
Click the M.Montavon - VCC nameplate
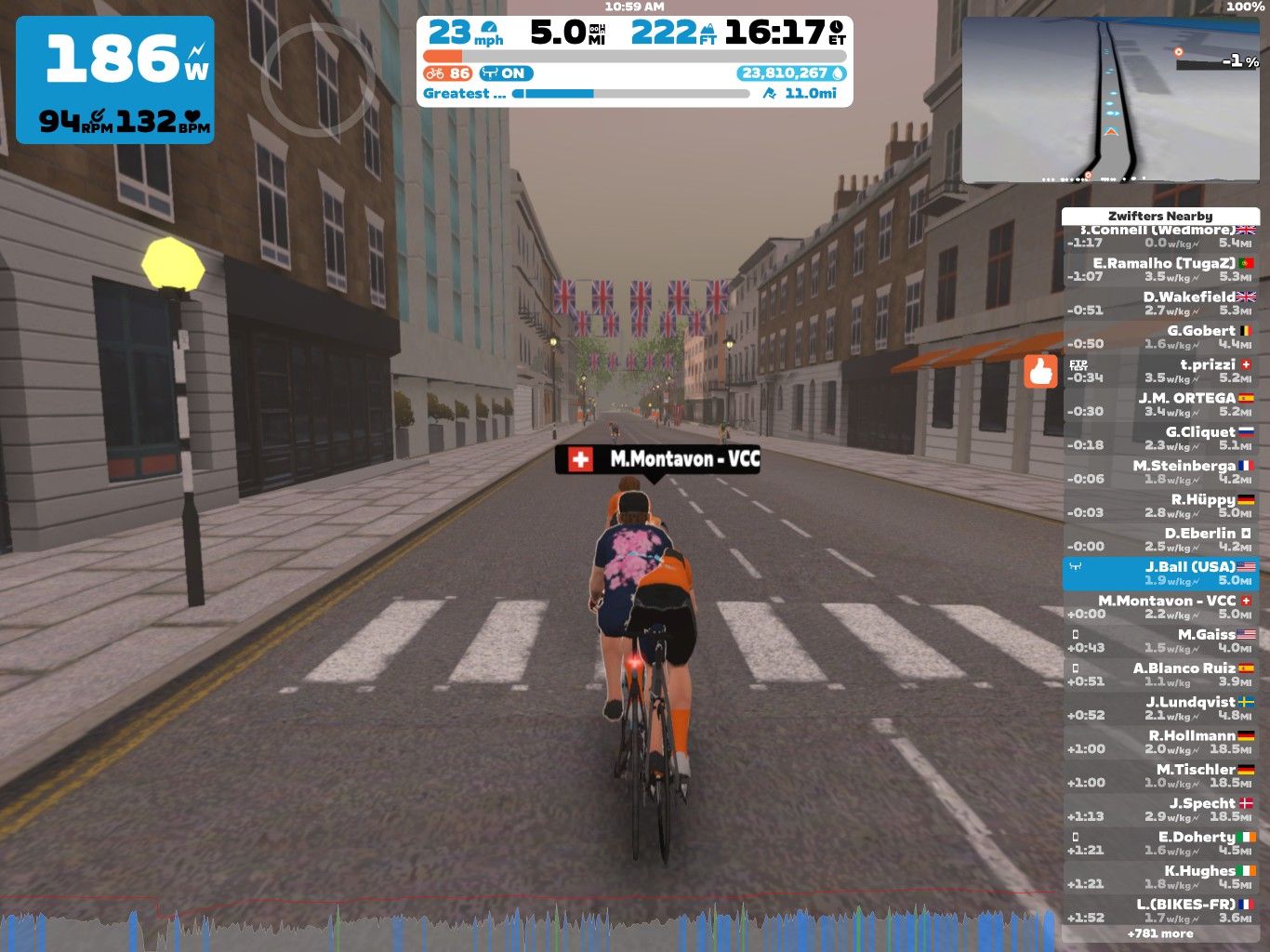(x=660, y=457)
